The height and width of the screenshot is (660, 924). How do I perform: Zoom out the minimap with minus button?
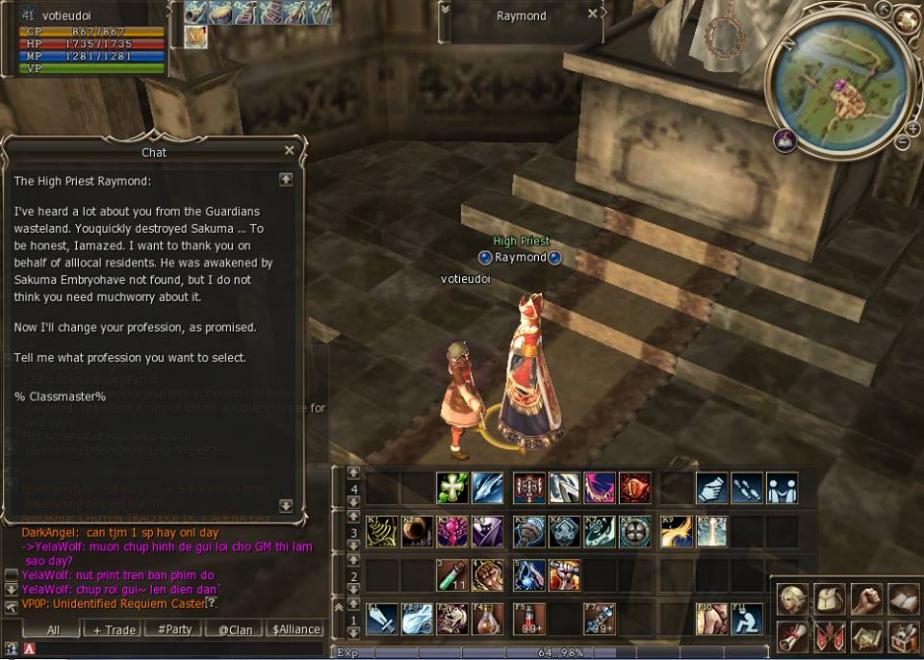tap(902, 143)
